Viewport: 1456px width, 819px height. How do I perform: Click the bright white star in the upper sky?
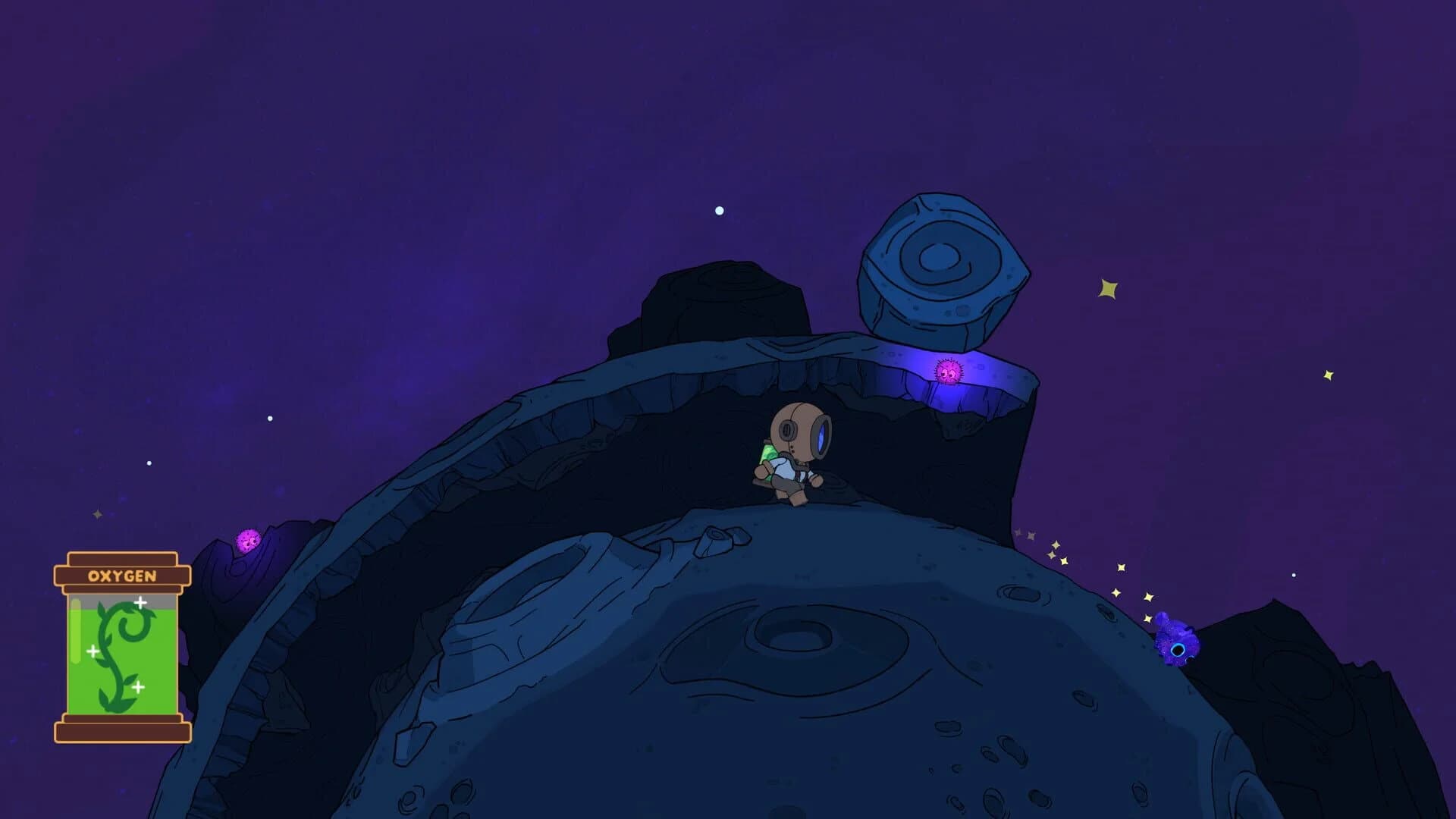click(718, 209)
